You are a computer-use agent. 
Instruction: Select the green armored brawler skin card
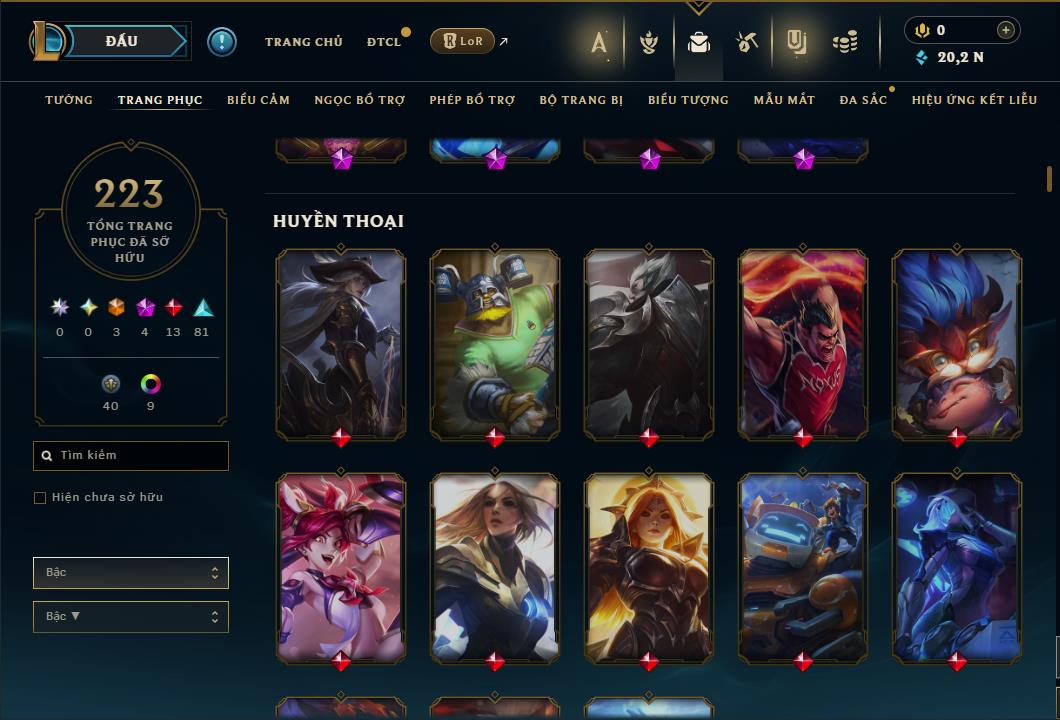pyautogui.click(x=495, y=343)
